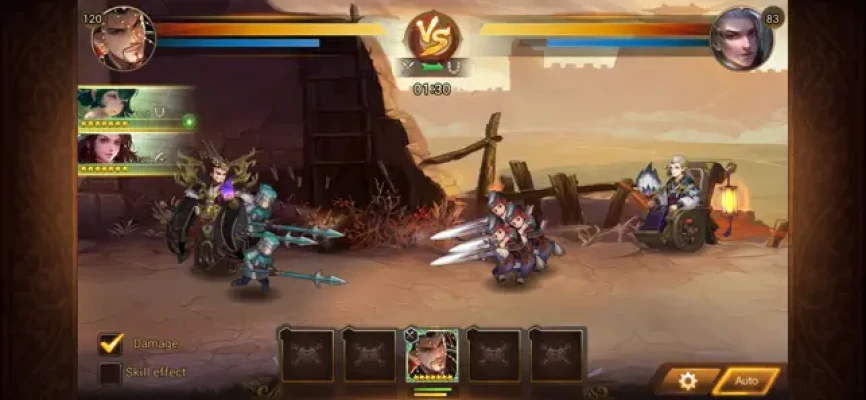Toggle the Damage checkbox

coord(110,344)
